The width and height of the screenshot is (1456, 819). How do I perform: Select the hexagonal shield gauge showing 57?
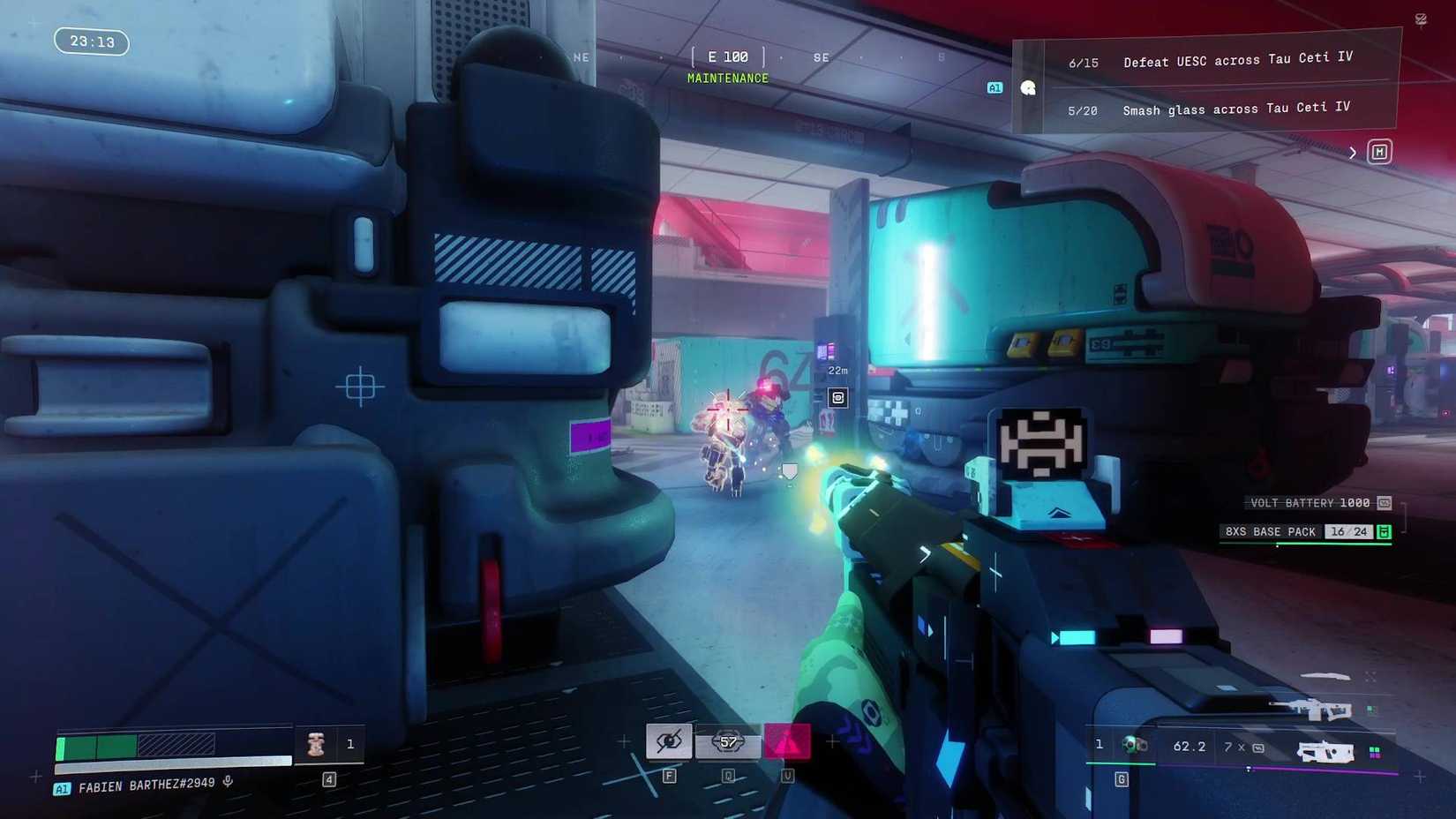pyautogui.click(x=727, y=743)
